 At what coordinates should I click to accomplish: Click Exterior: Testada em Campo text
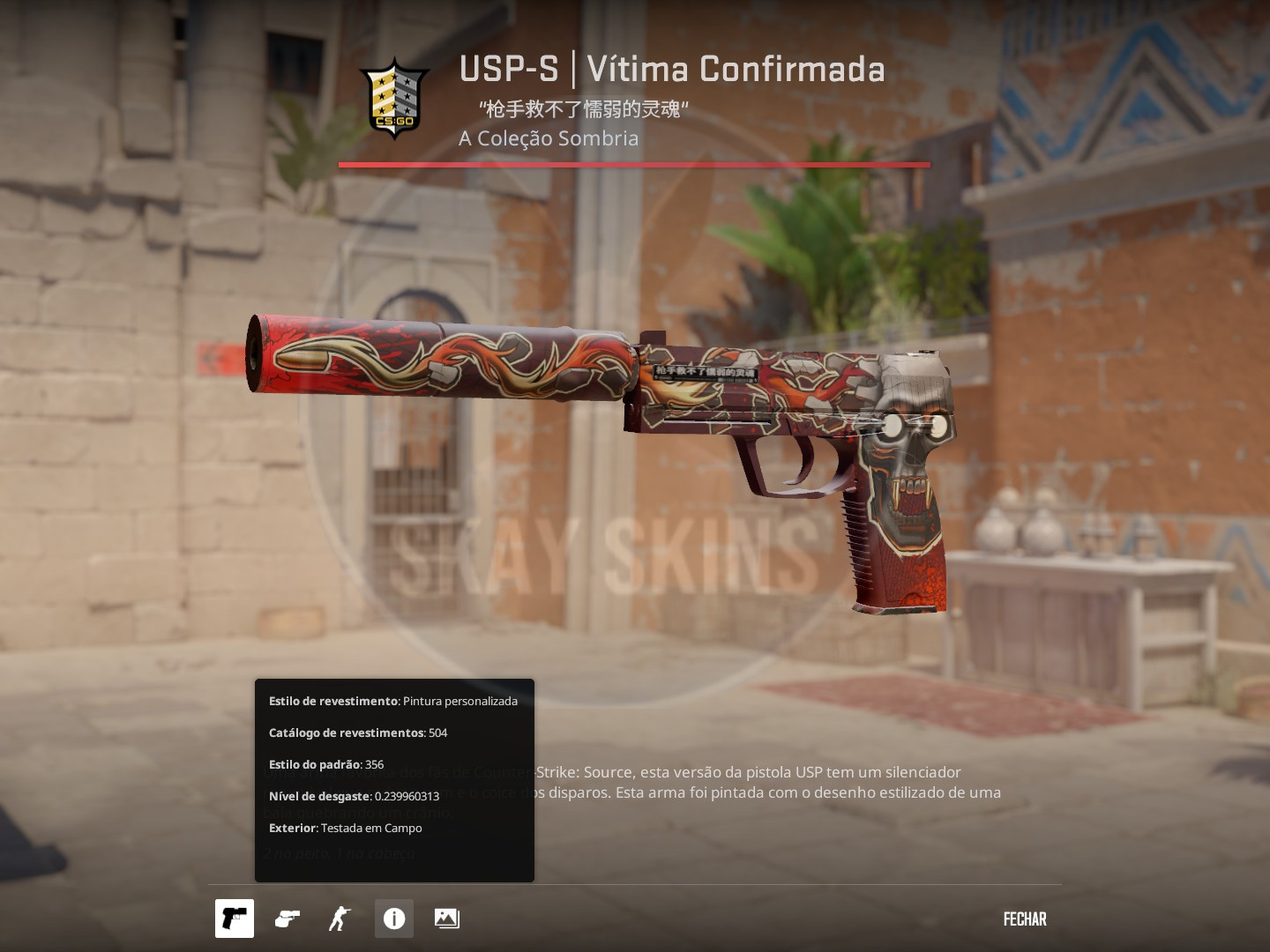[x=345, y=828]
